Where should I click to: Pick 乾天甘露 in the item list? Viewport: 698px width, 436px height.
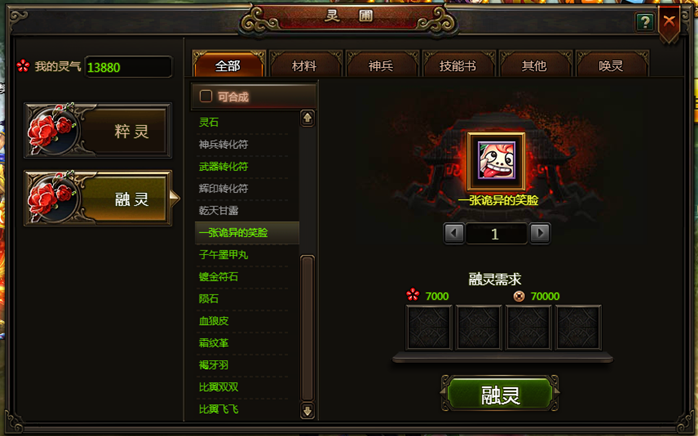click(x=219, y=210)
